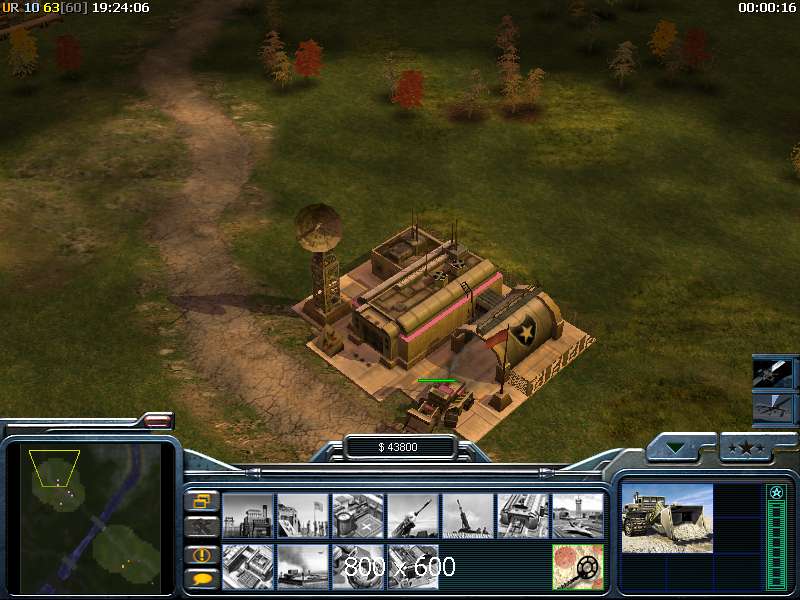The width and height of the screenshot is (800, 600).
Task: Build the Cold Fusion Reactor
Action: tap(248, 516)
